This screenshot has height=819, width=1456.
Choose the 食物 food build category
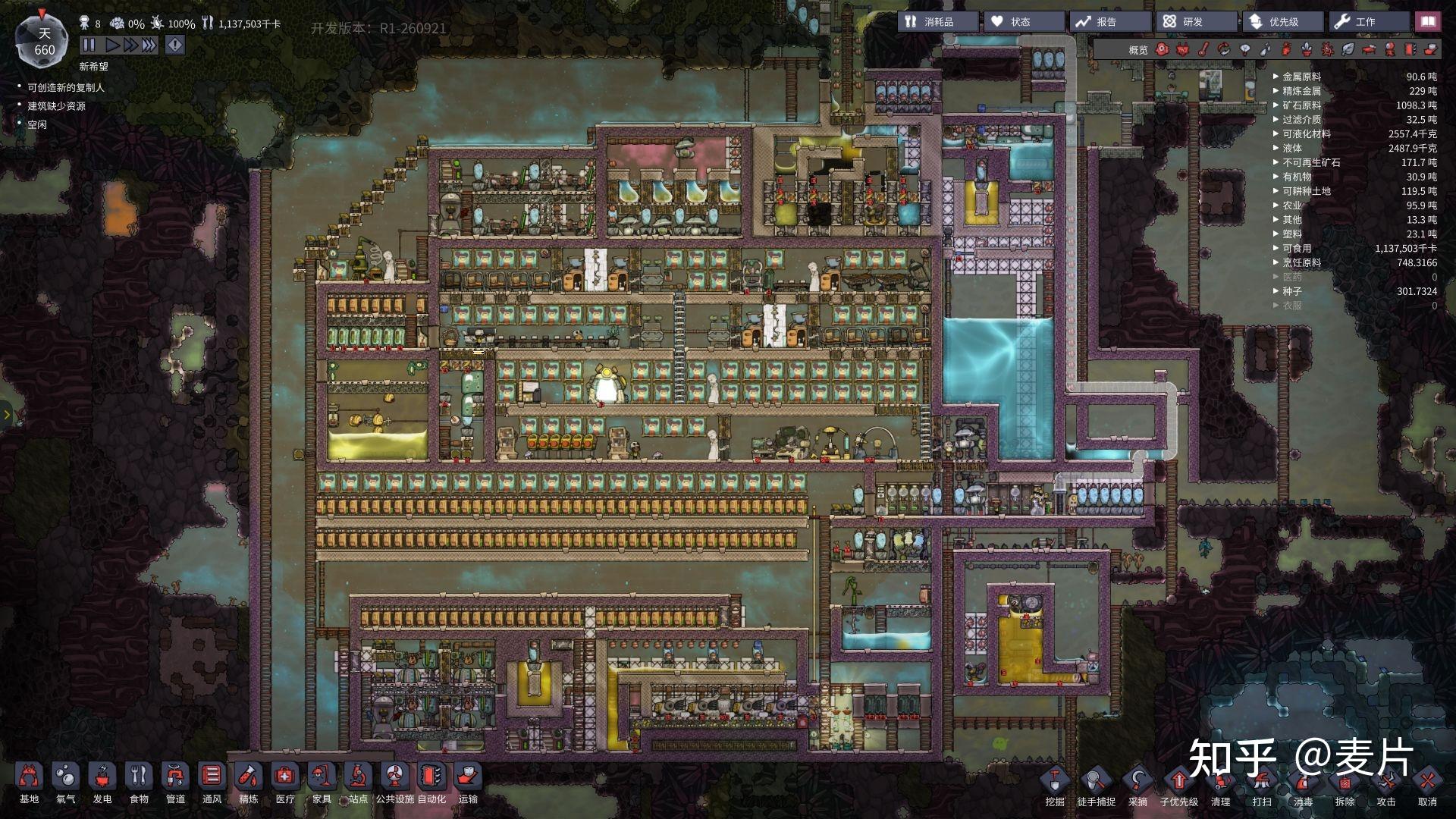pyautogui.click(x=139, y=783)
